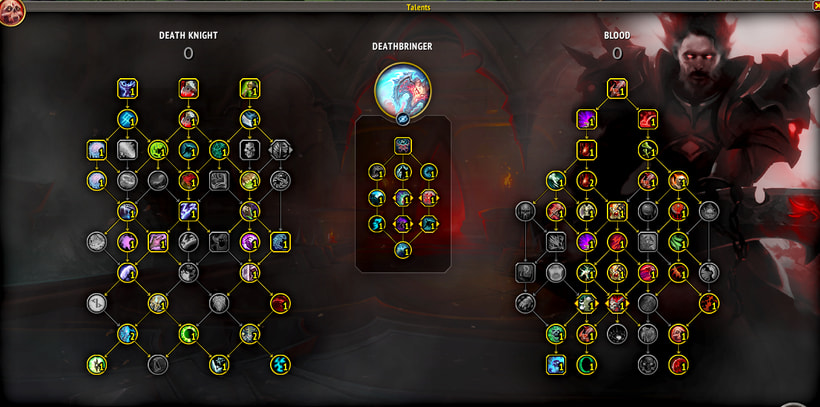Toggle the eye button under Deathbringer portrait

pos(402,118)
